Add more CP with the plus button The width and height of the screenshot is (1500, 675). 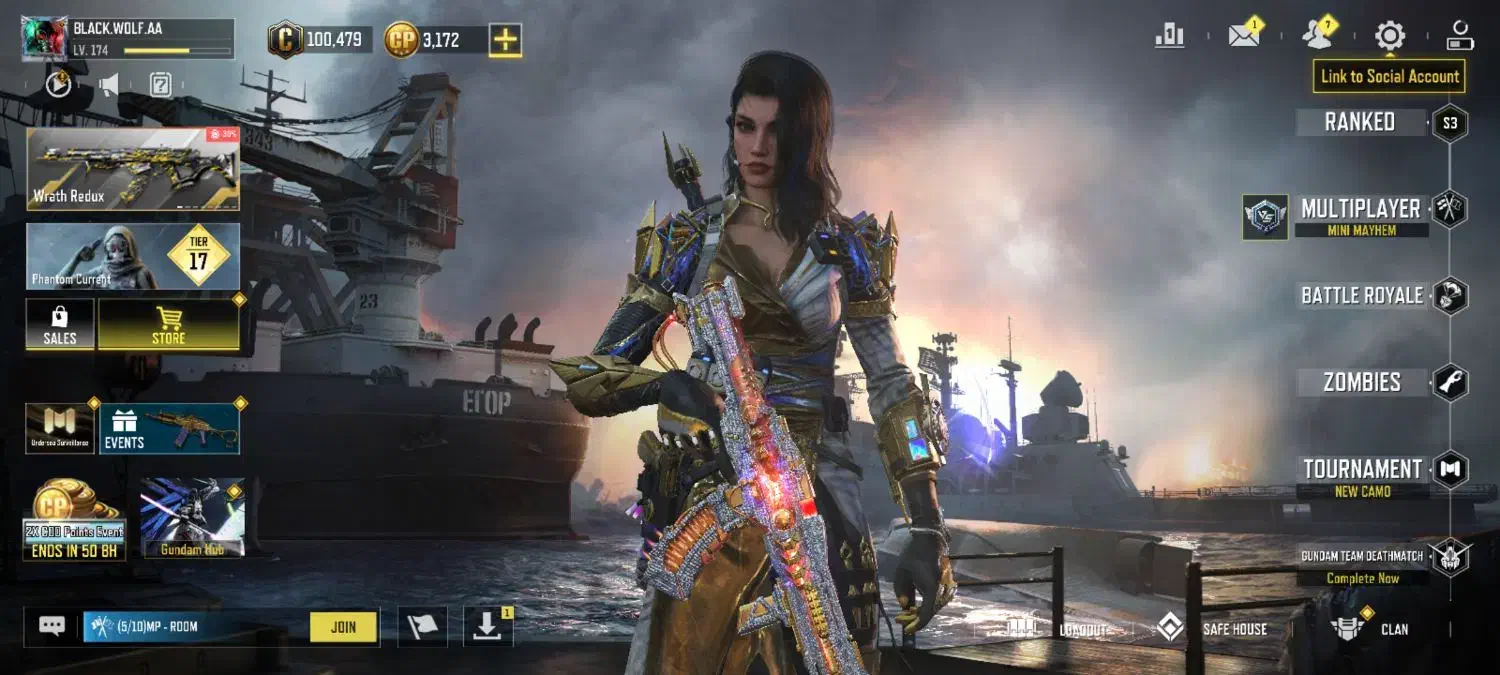tap(505, 40)
